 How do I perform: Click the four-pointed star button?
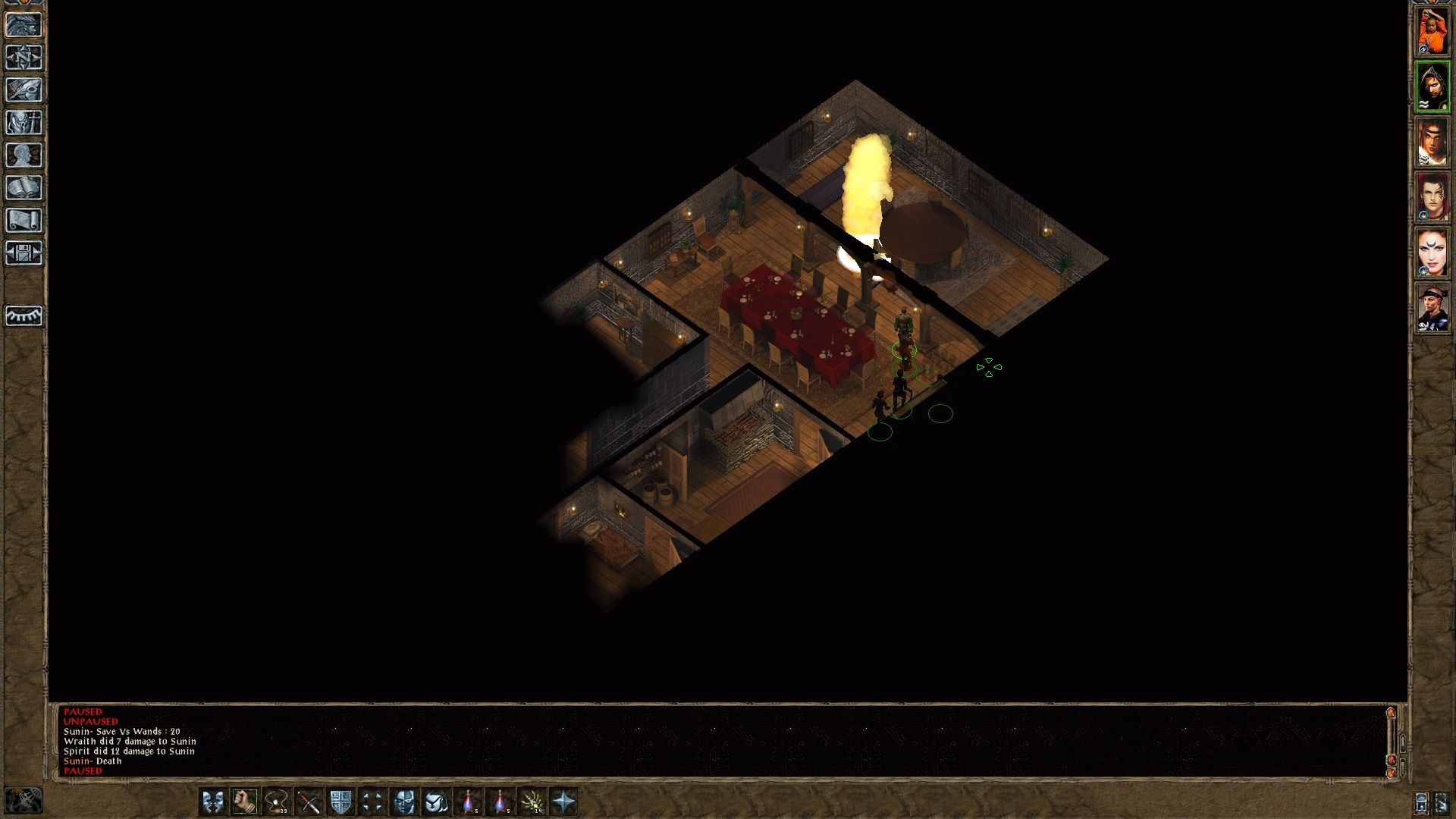[563, 802]
